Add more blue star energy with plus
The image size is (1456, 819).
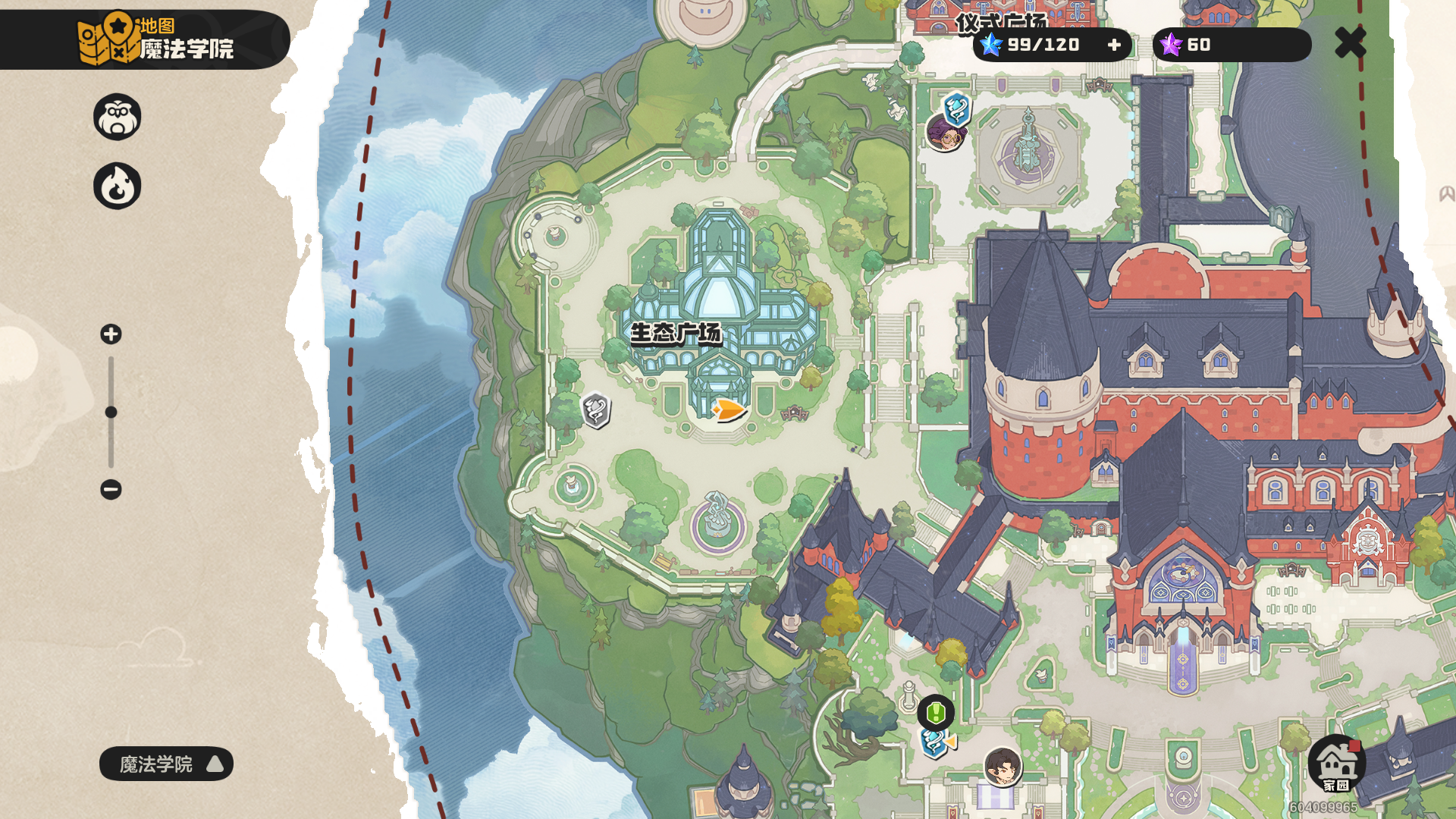click(1114, 45)
